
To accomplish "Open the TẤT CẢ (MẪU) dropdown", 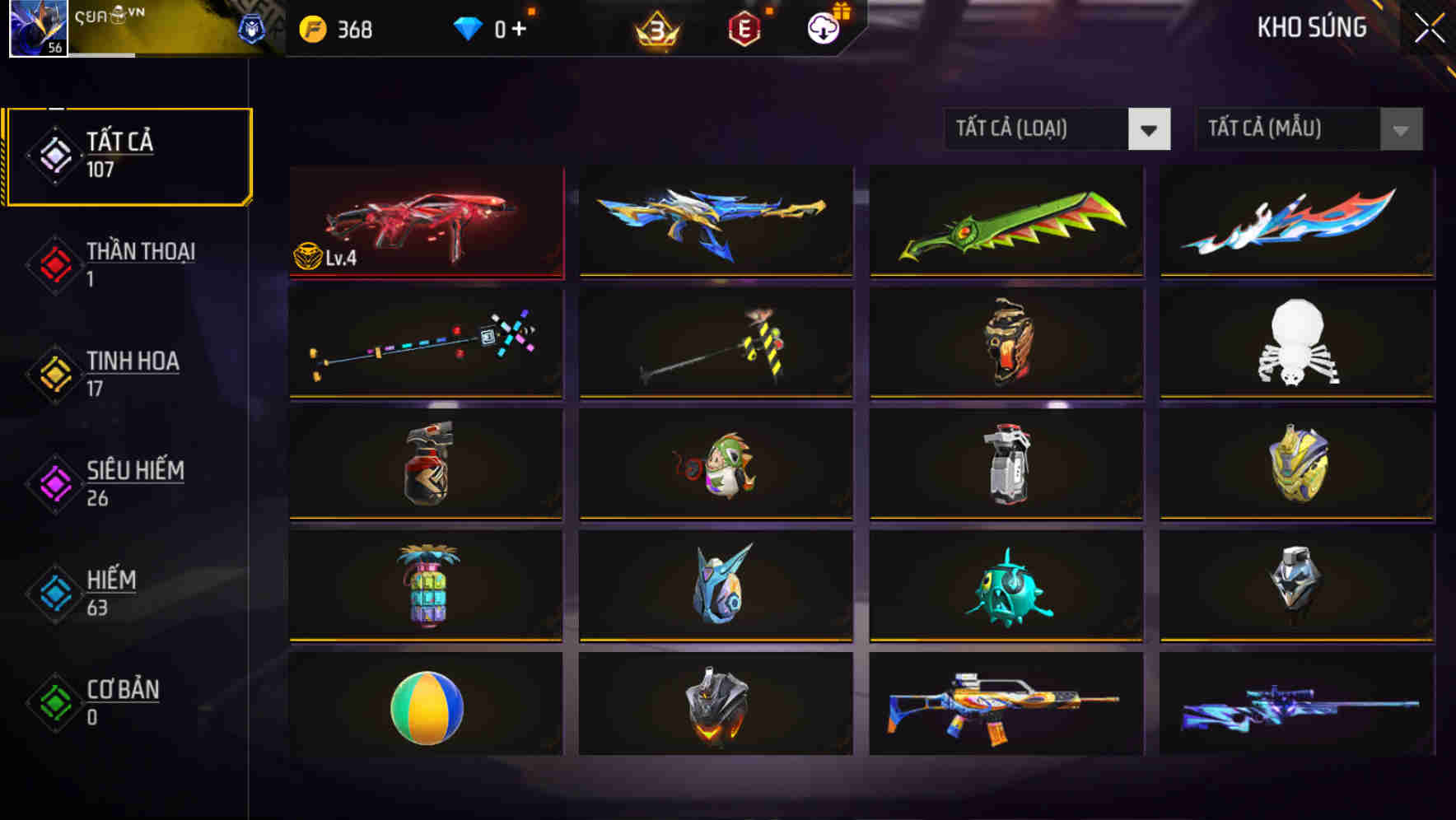I will click(1285, 128).
